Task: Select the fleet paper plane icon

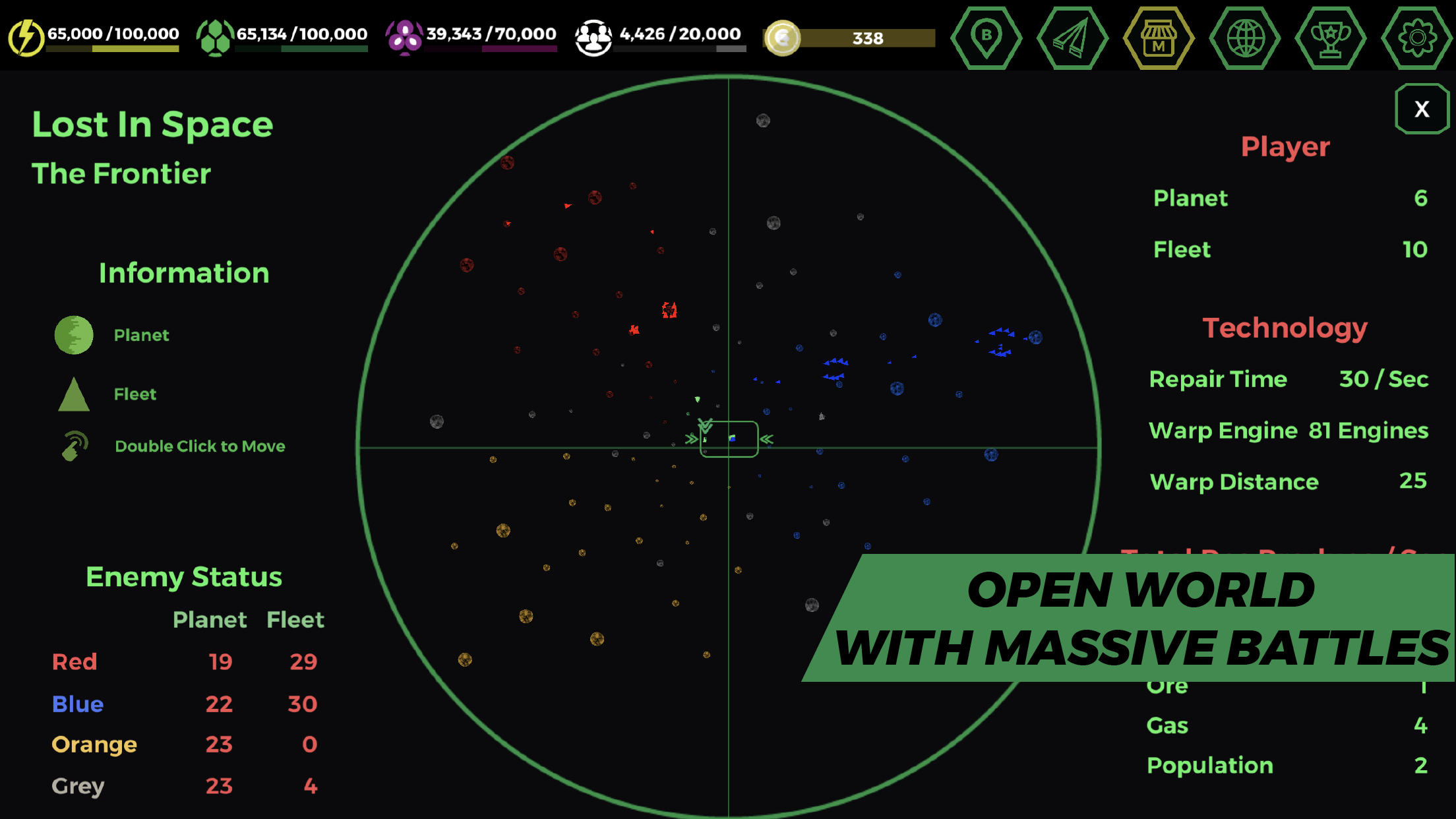Action: click(x=1072, y=38)
